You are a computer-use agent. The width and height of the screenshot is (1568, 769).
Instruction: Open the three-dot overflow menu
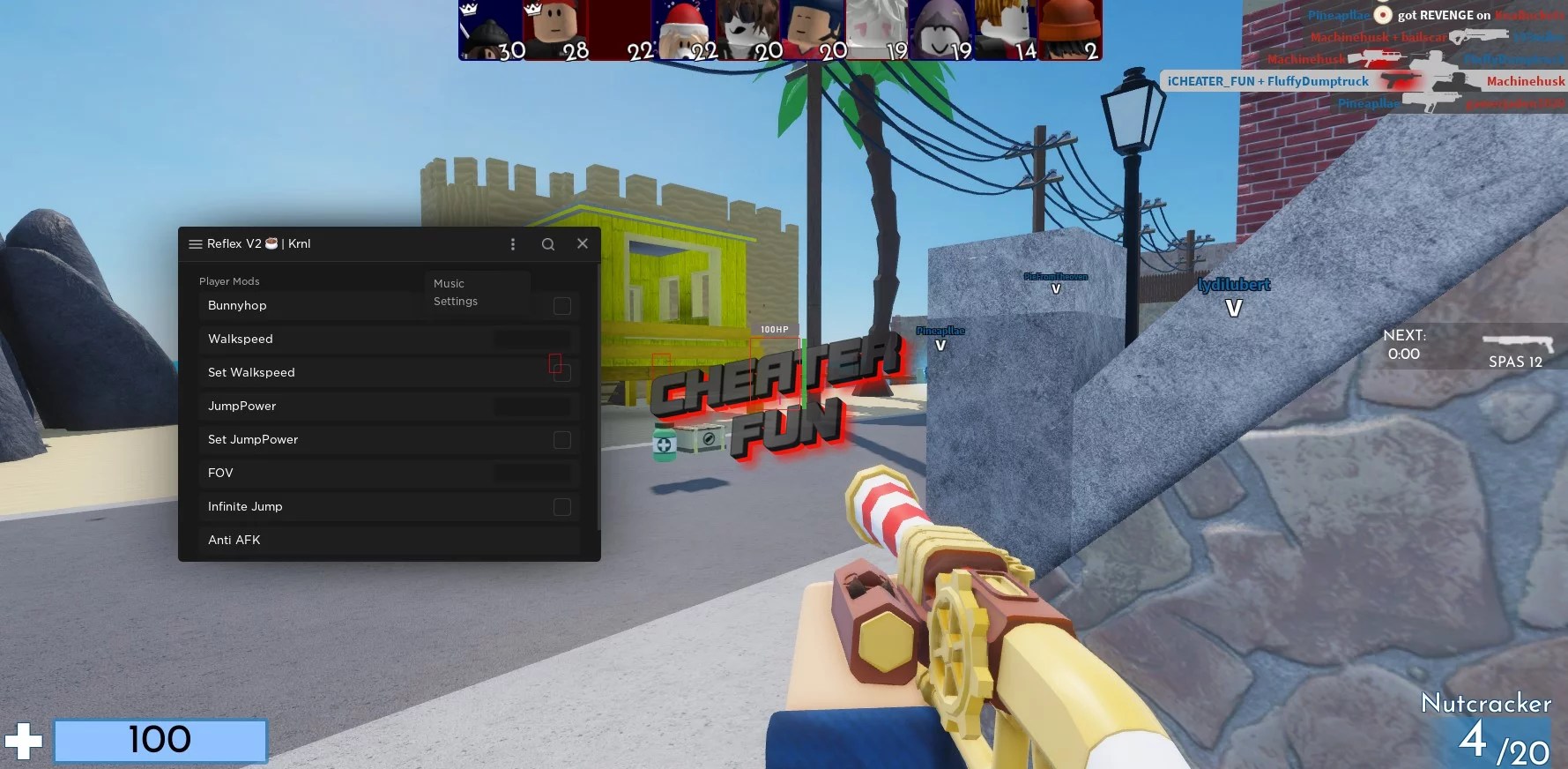(512, 243)
